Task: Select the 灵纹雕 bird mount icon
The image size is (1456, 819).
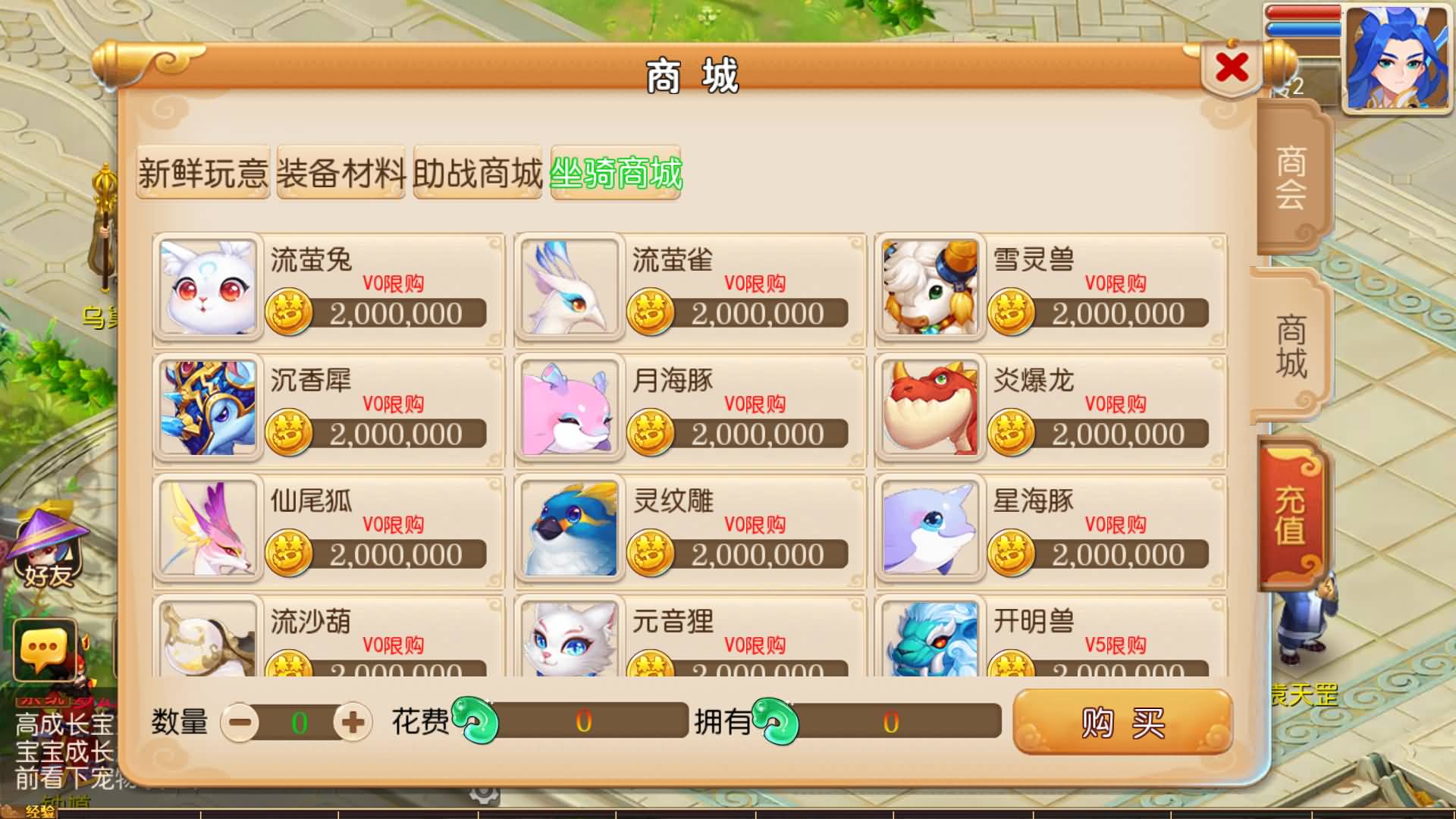Action: coord(569,529)
